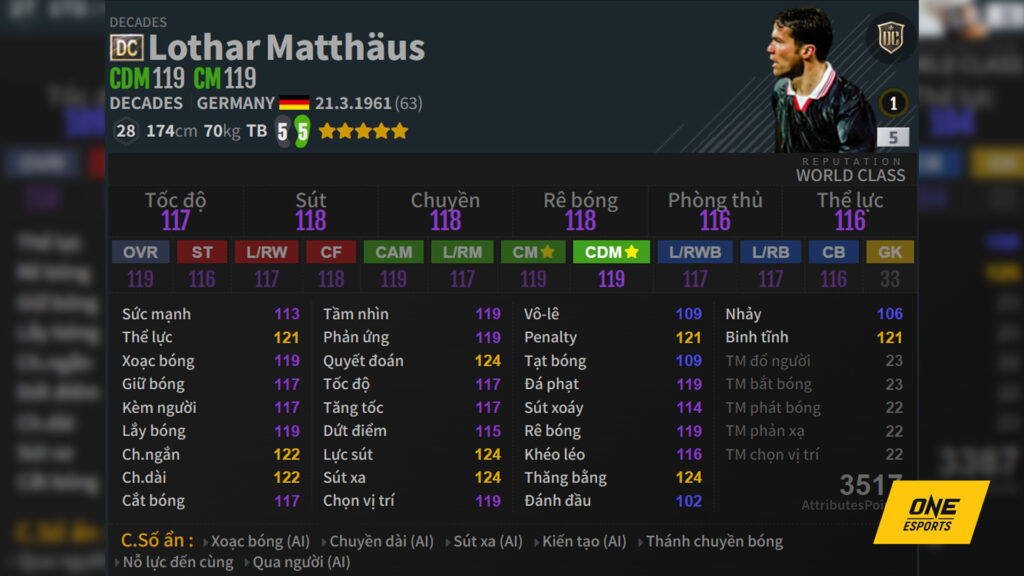Screen dimensions: 1024x576
Task: Click the Lothar Matthäus player portrait
Action: coord(819,80)
